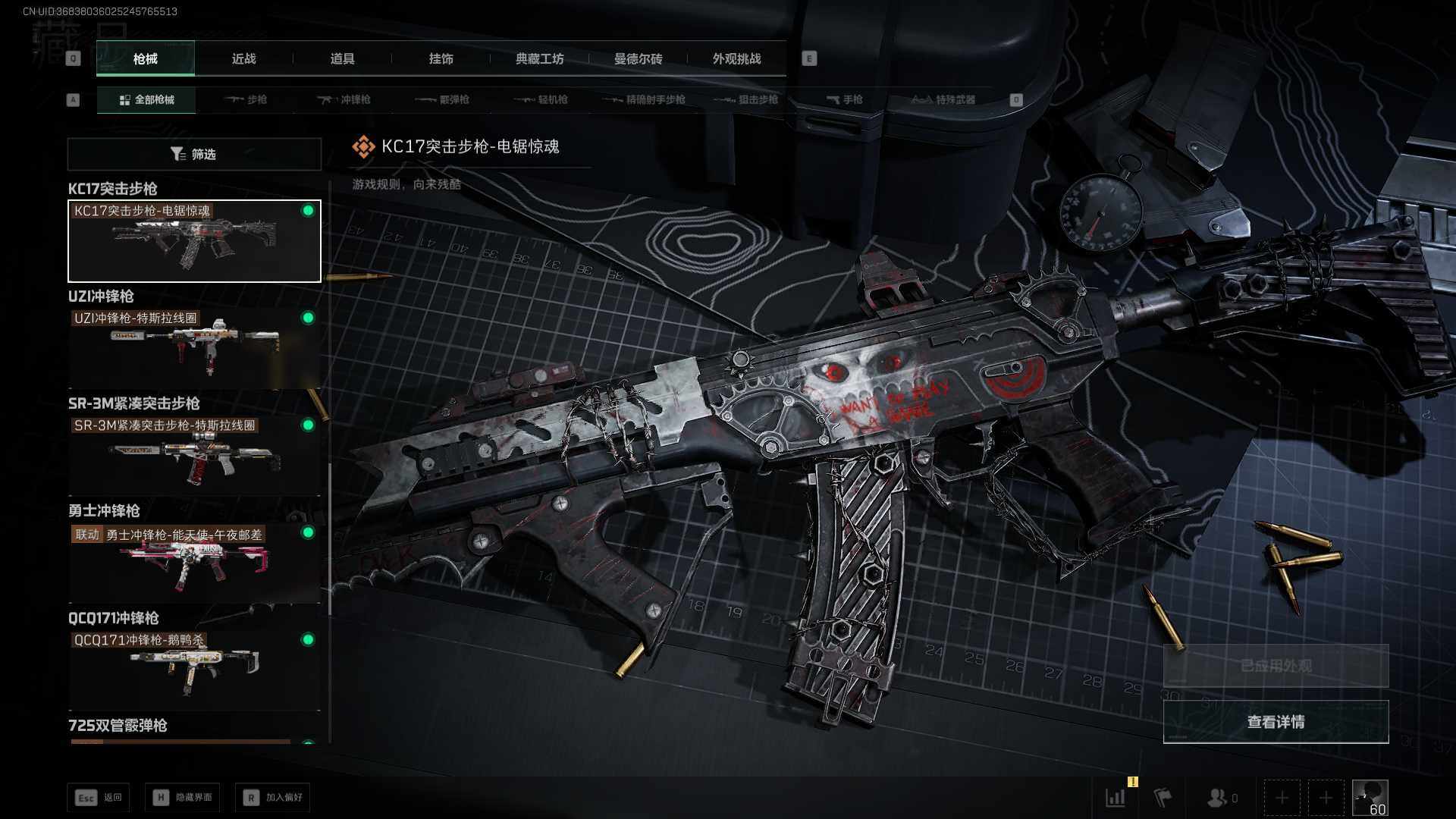
Task: Show only 冲锋枪 submachine guns
Action: click(x=345, y=99)
